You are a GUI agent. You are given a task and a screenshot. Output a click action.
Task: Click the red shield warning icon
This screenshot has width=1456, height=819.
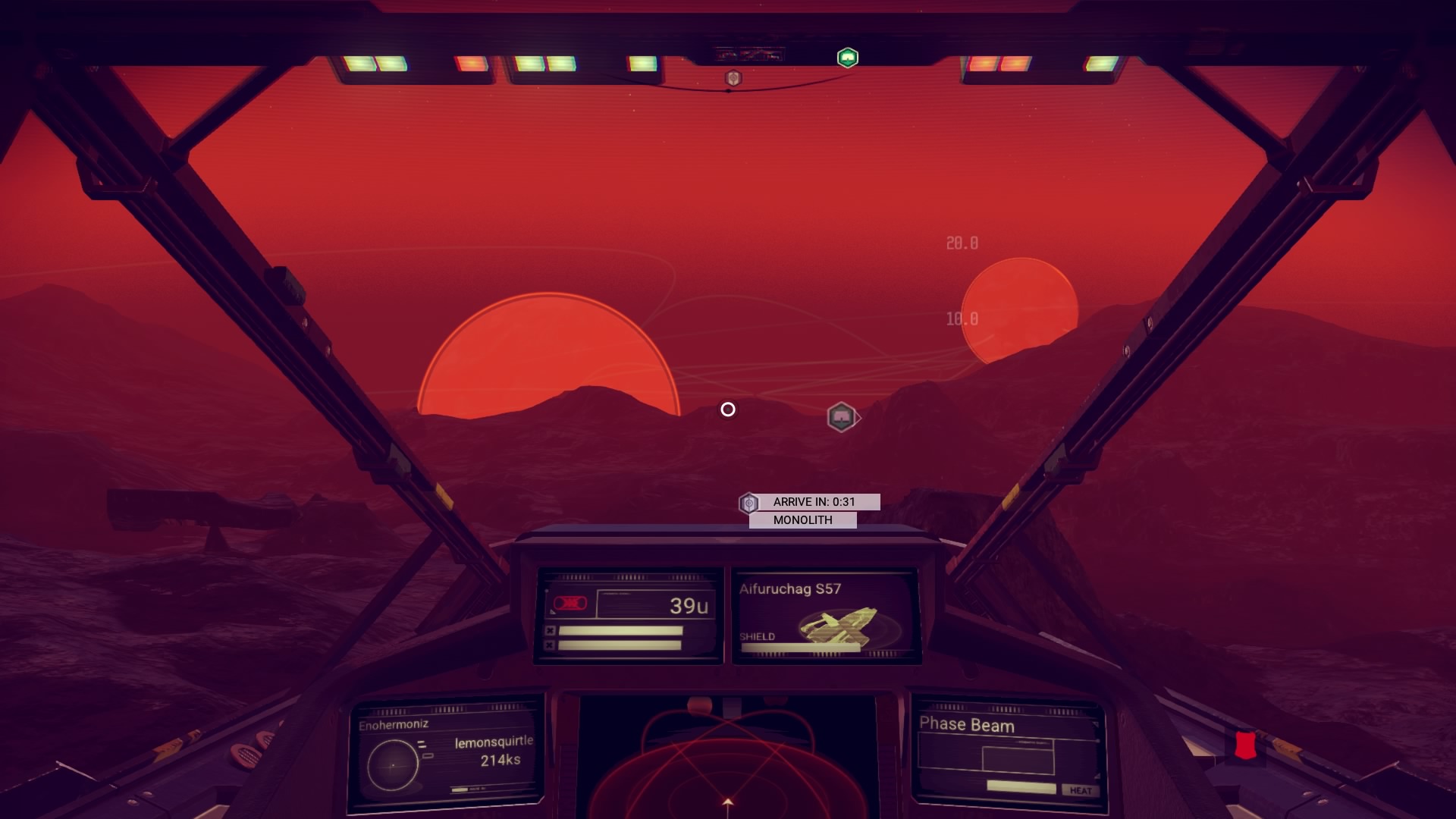[1244, 745]
